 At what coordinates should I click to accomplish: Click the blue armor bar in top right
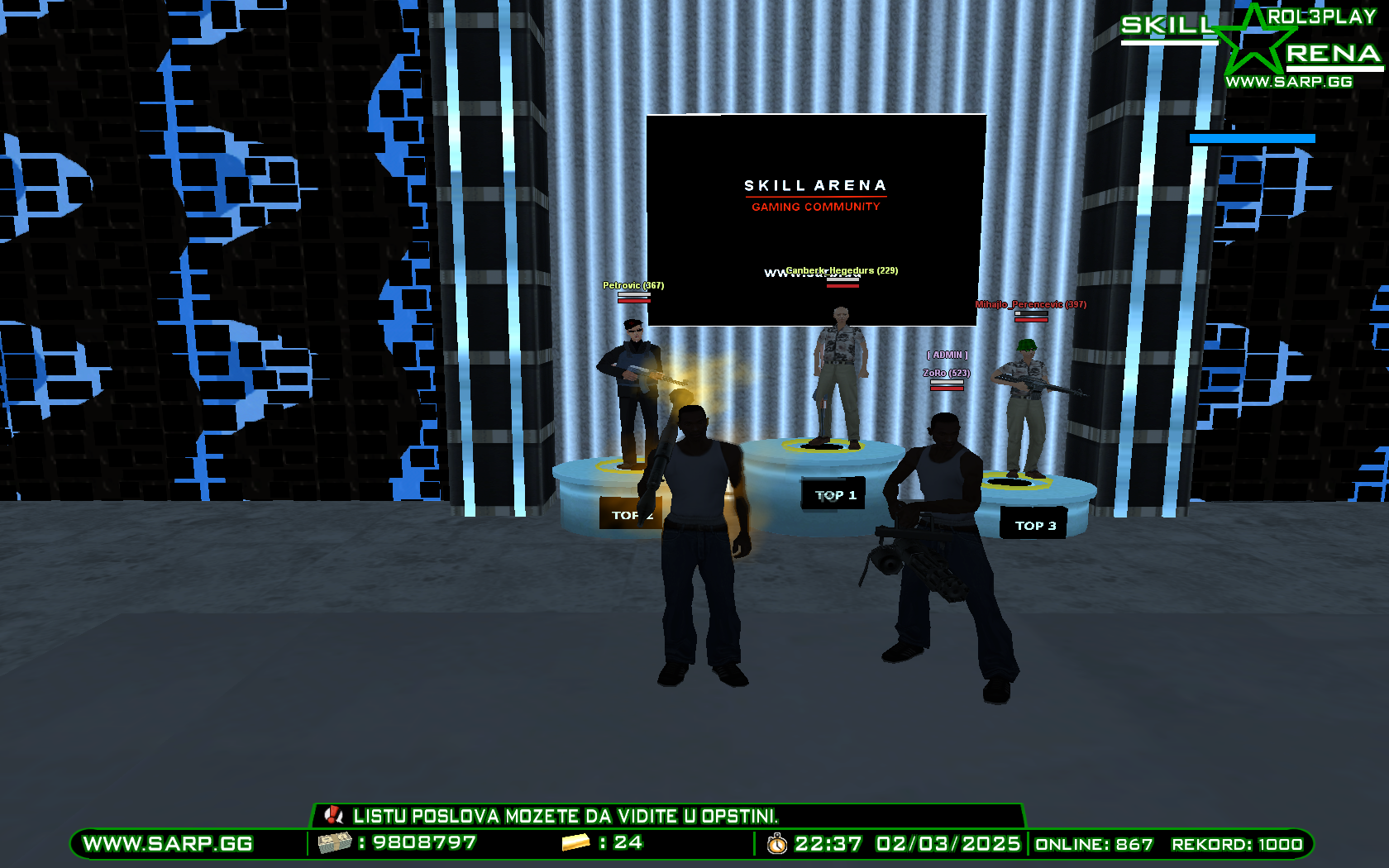(x=1253, y=139)
